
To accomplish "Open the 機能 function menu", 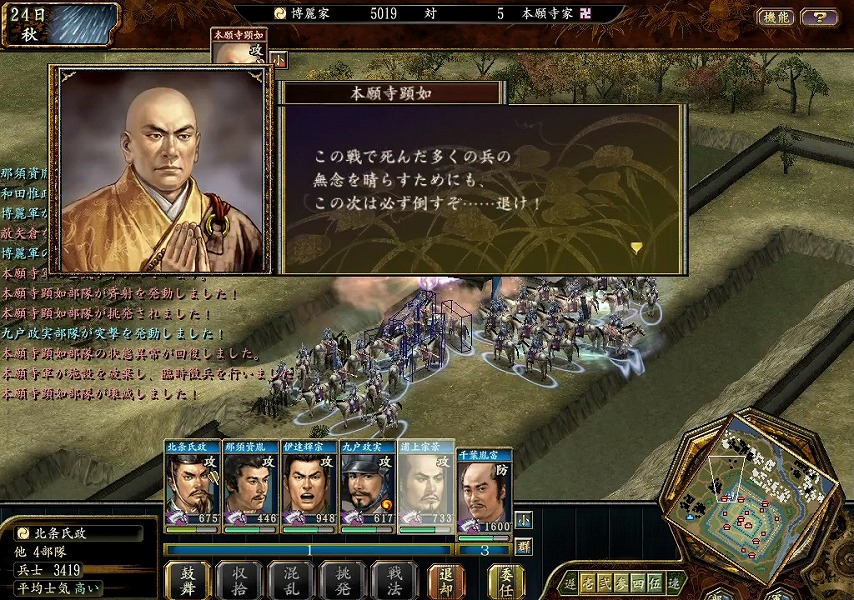I will pos(776,17).
